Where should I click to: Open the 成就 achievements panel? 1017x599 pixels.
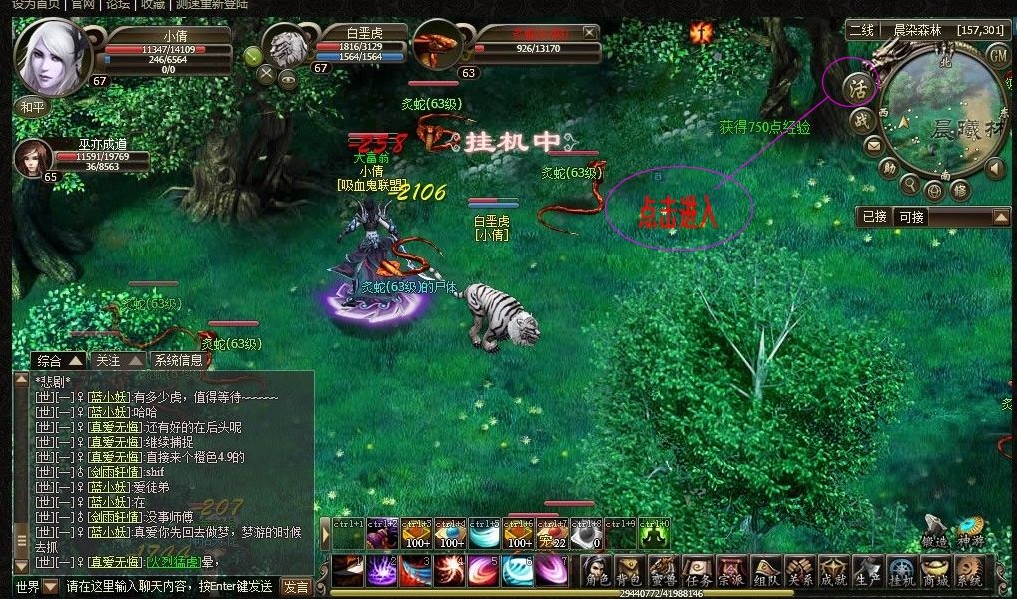pos(833,571)
